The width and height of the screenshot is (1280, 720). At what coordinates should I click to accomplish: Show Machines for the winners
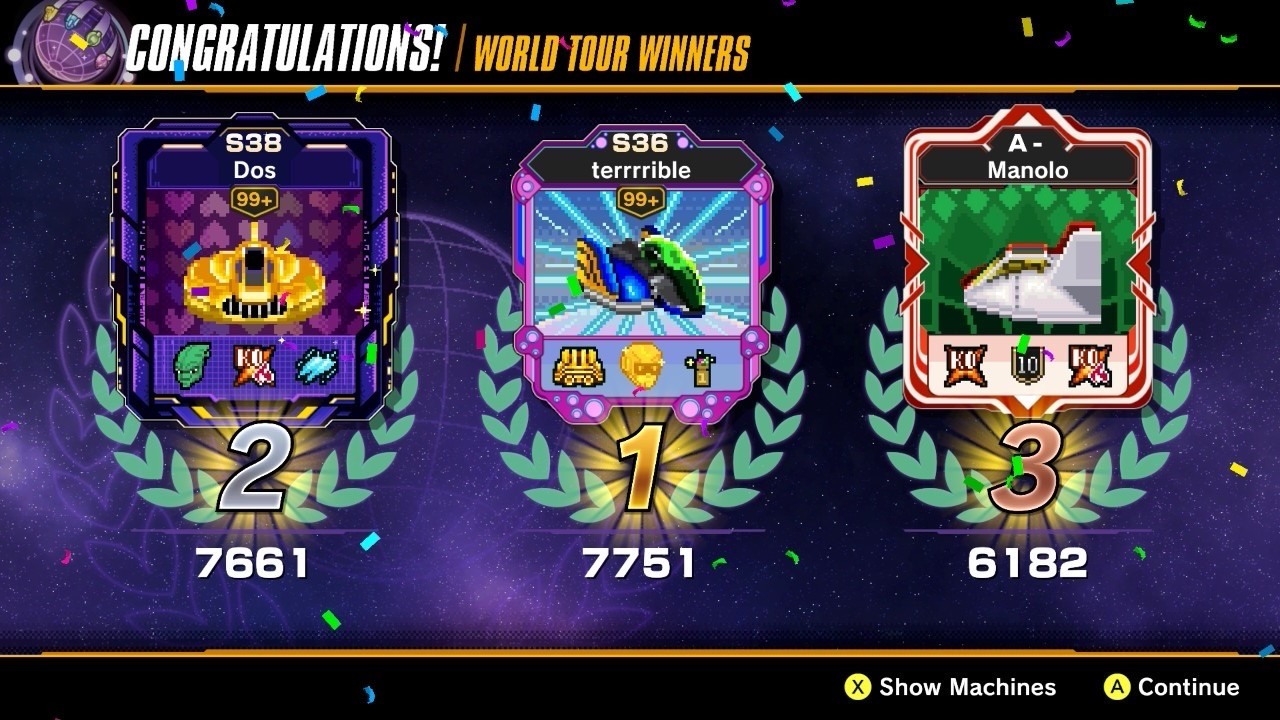pos(951,687)
